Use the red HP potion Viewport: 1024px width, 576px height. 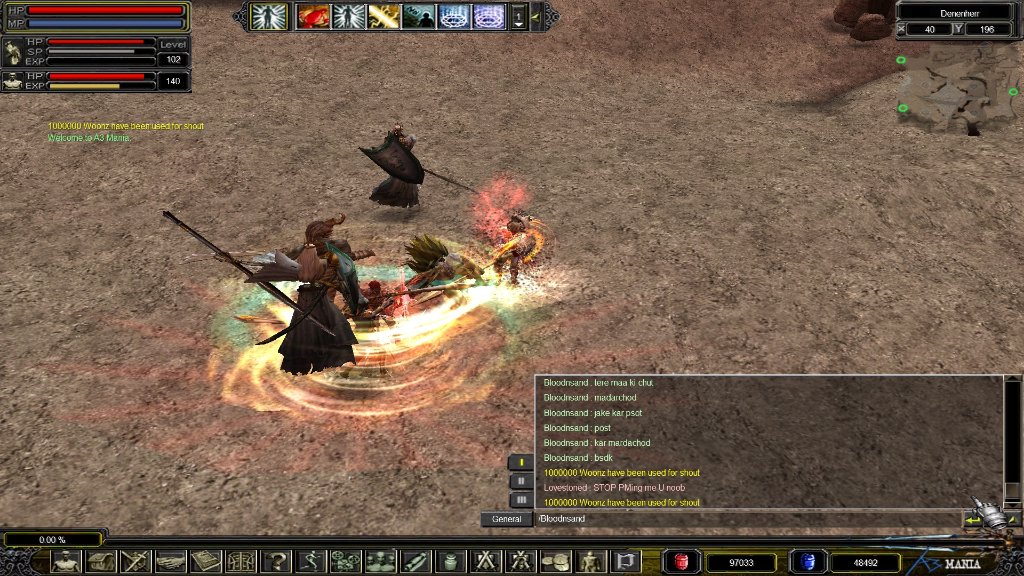pyautogui.click(x=681, y=562)
